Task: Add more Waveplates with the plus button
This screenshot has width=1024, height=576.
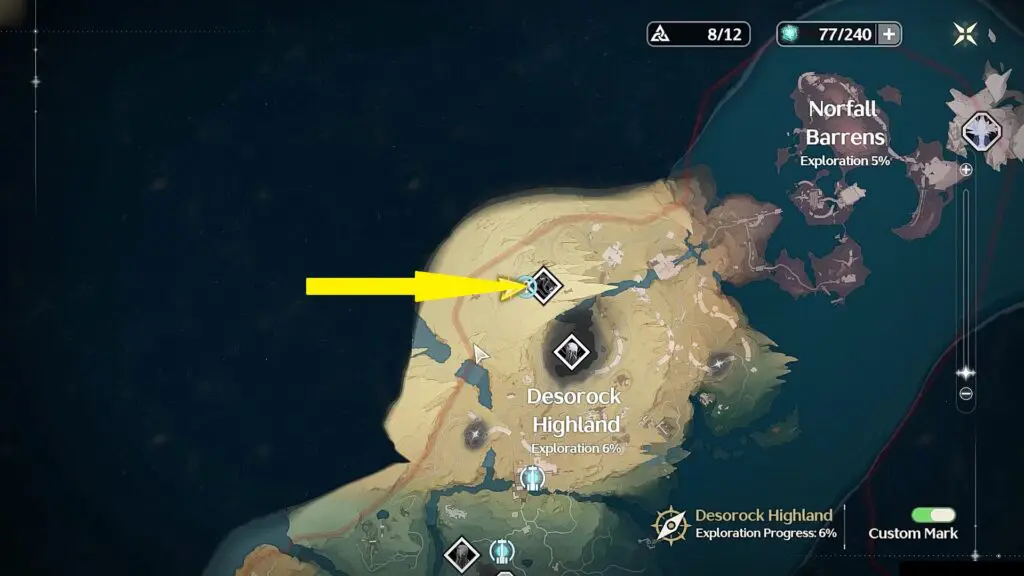Action: tap(888, 34)
